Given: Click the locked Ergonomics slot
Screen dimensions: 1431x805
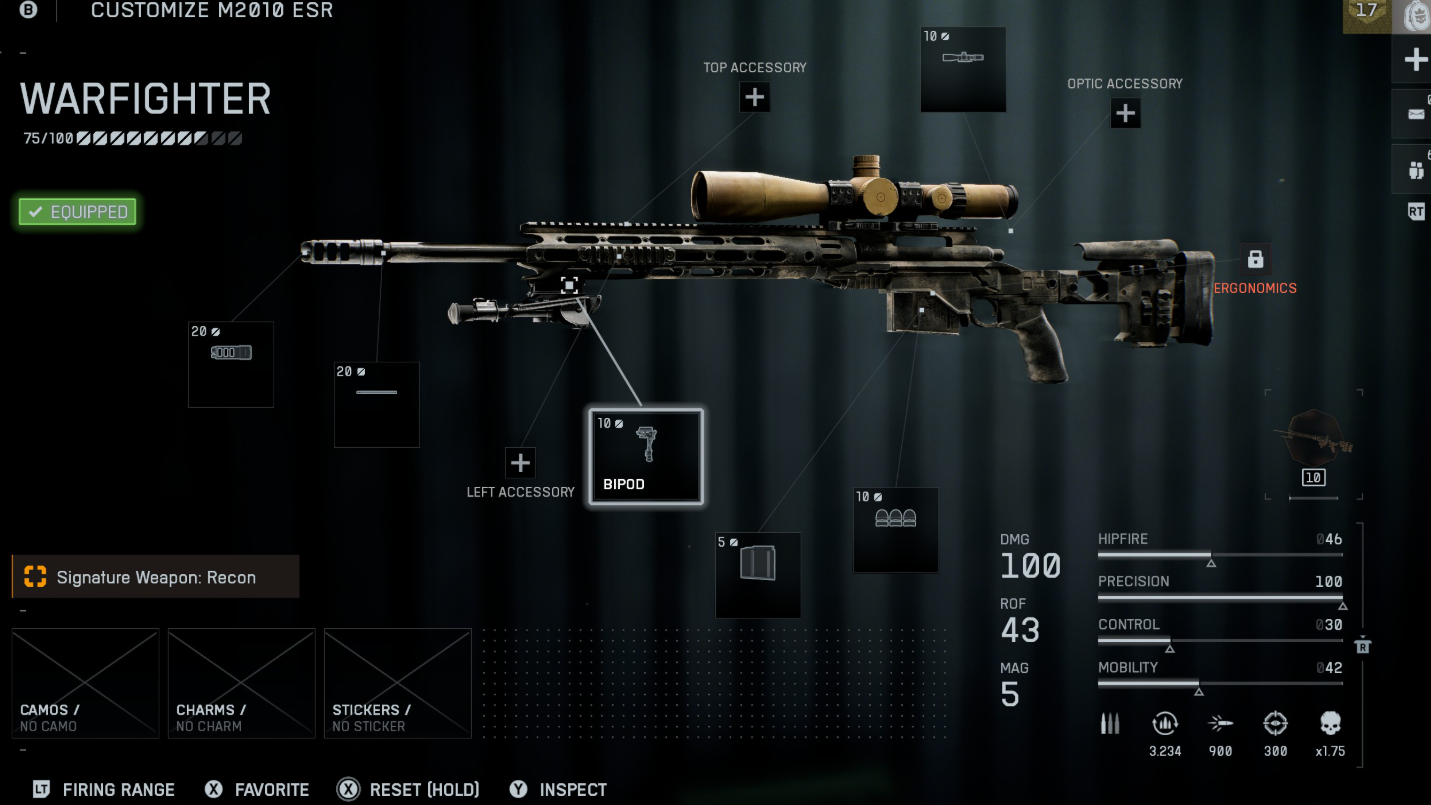Looking at the screenshot, I should pyautogui.click(x=1255, y=259).
